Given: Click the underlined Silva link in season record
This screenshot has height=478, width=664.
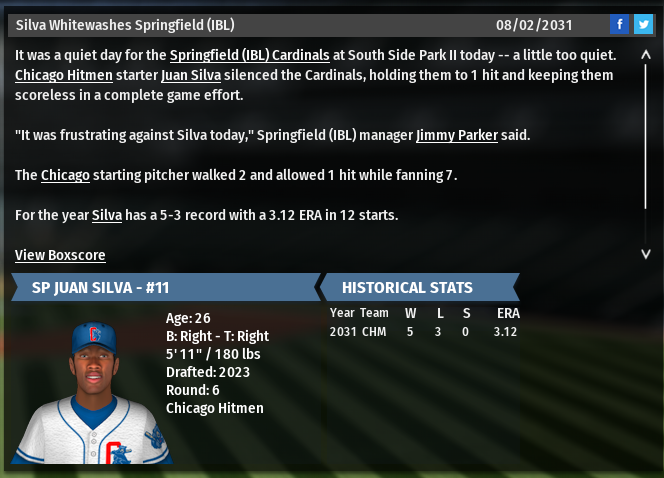Looking at the screenshot, I should (107, 215).
